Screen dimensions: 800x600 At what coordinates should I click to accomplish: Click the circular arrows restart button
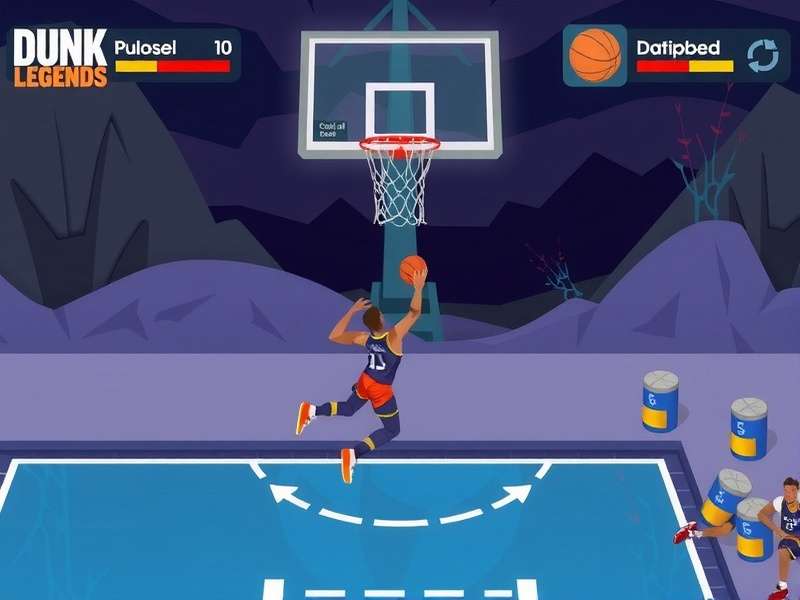763,56
